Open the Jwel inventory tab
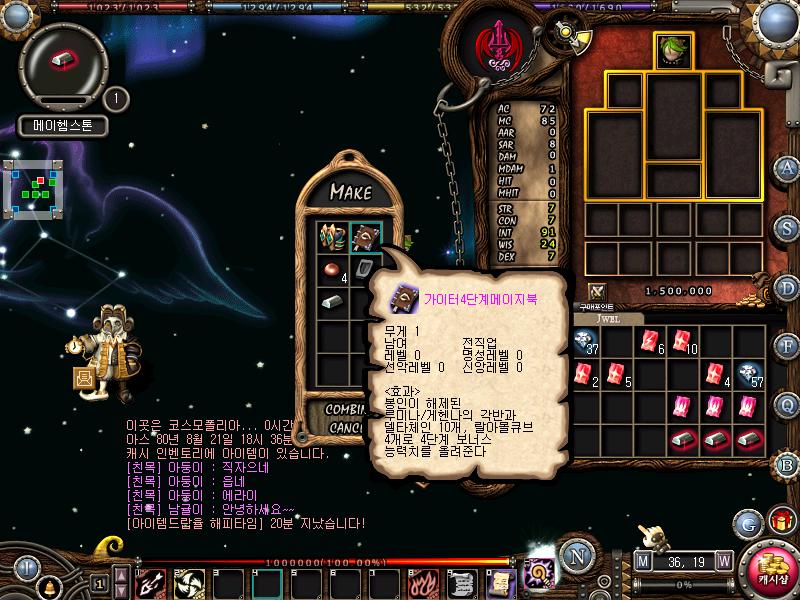Image resolution: width=800 pixels, height=600 pixels. click(x=607, y=318)
